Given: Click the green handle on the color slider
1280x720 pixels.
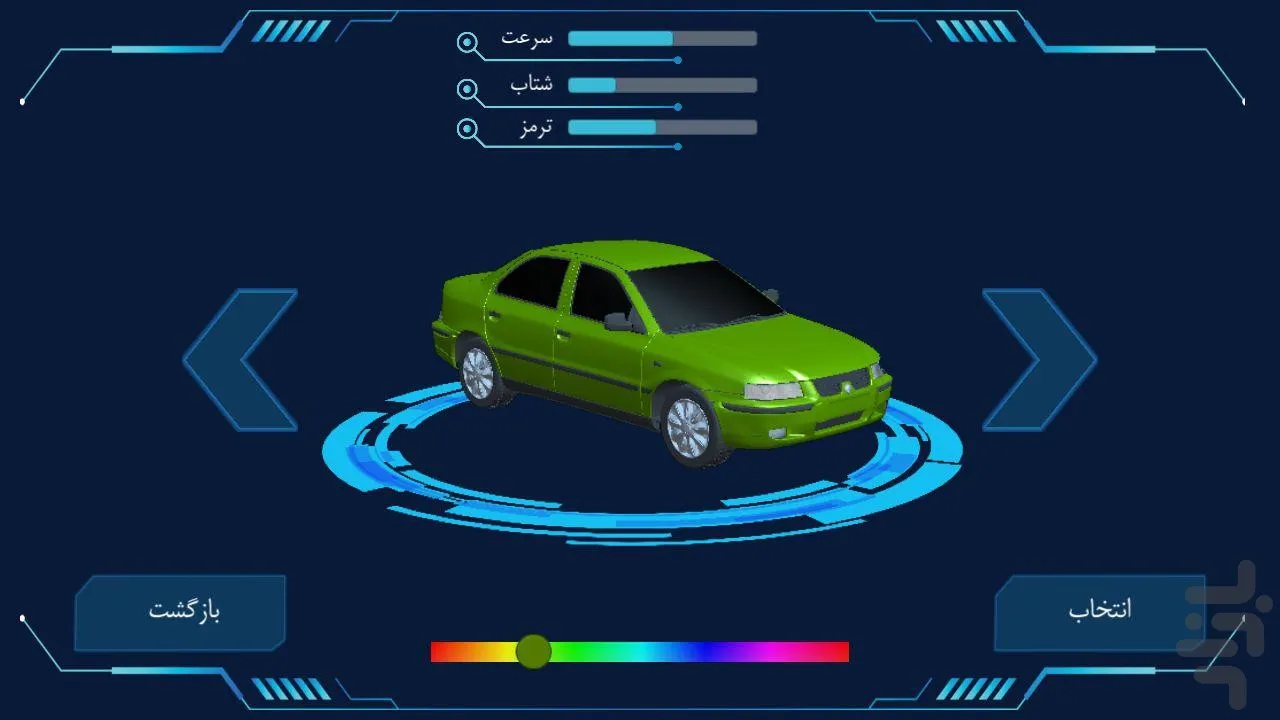Looking at the screenshot, I should pos(533,652).
